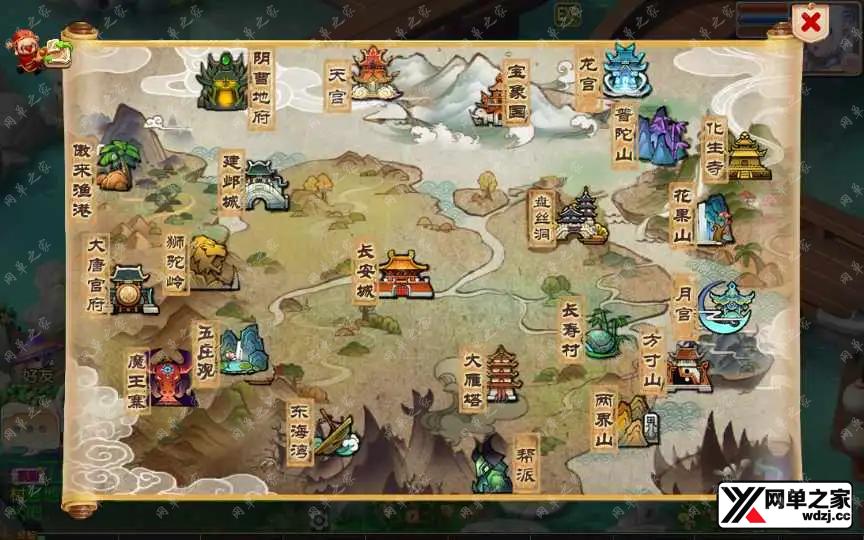Travel to 两界山 on the map

(x=634, y=420)
